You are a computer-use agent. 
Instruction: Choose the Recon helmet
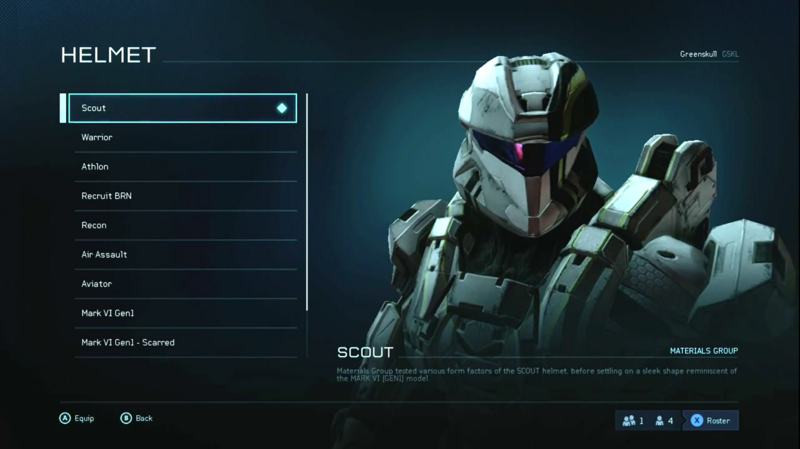click(180, 225)
